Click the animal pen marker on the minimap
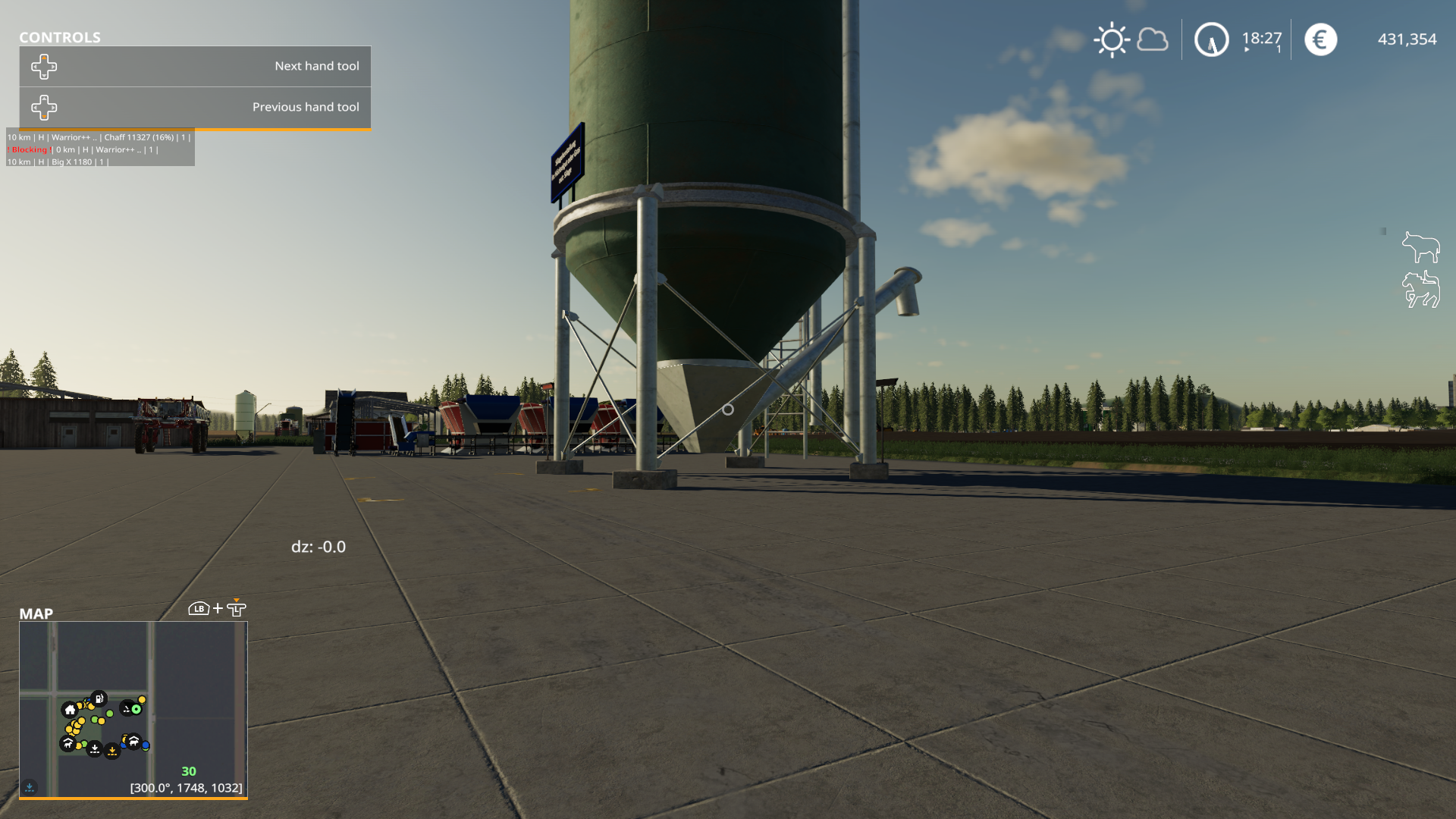Screen dimensions: 1456x819 [x=68, y=744]
